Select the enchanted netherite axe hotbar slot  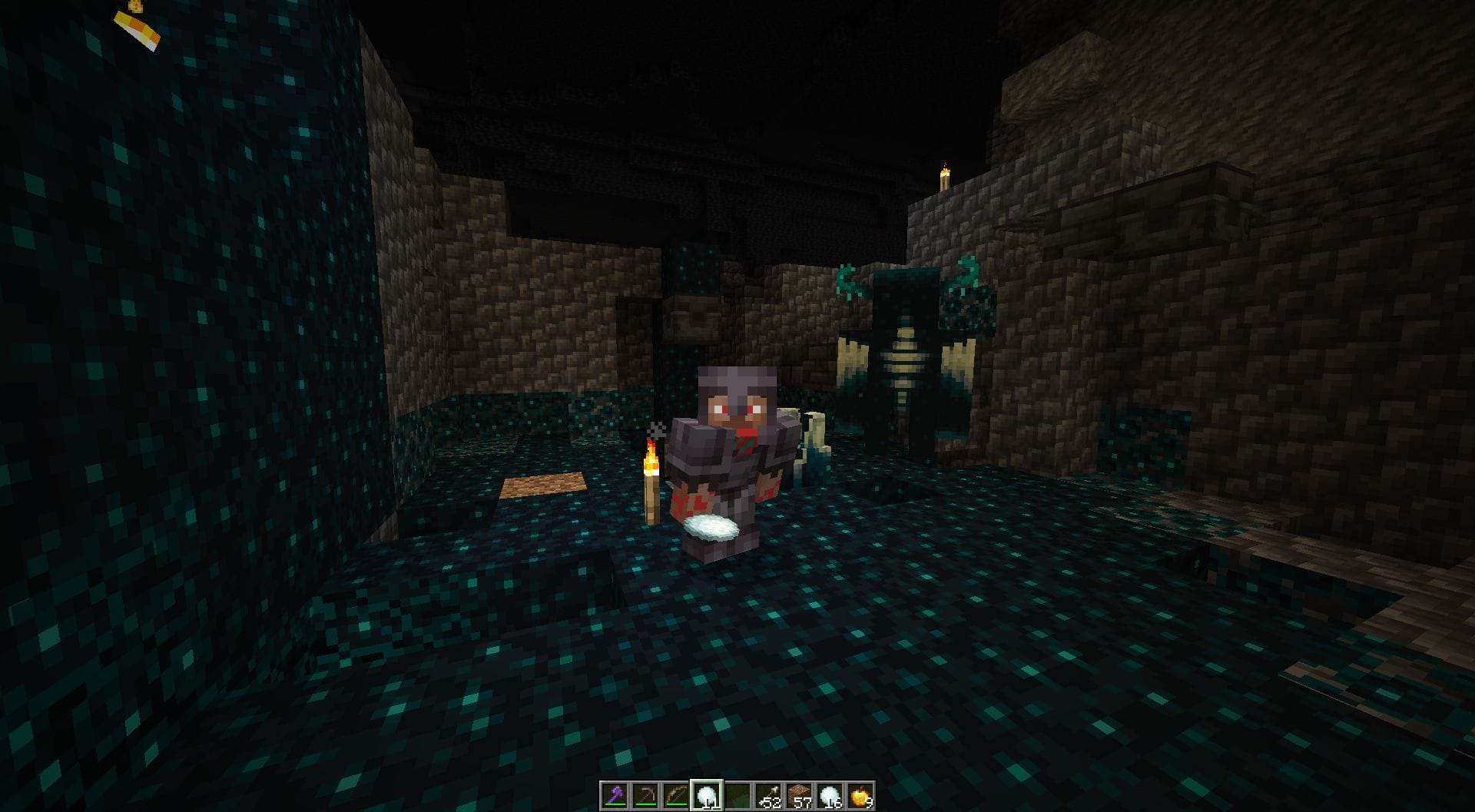coord(615,795)
